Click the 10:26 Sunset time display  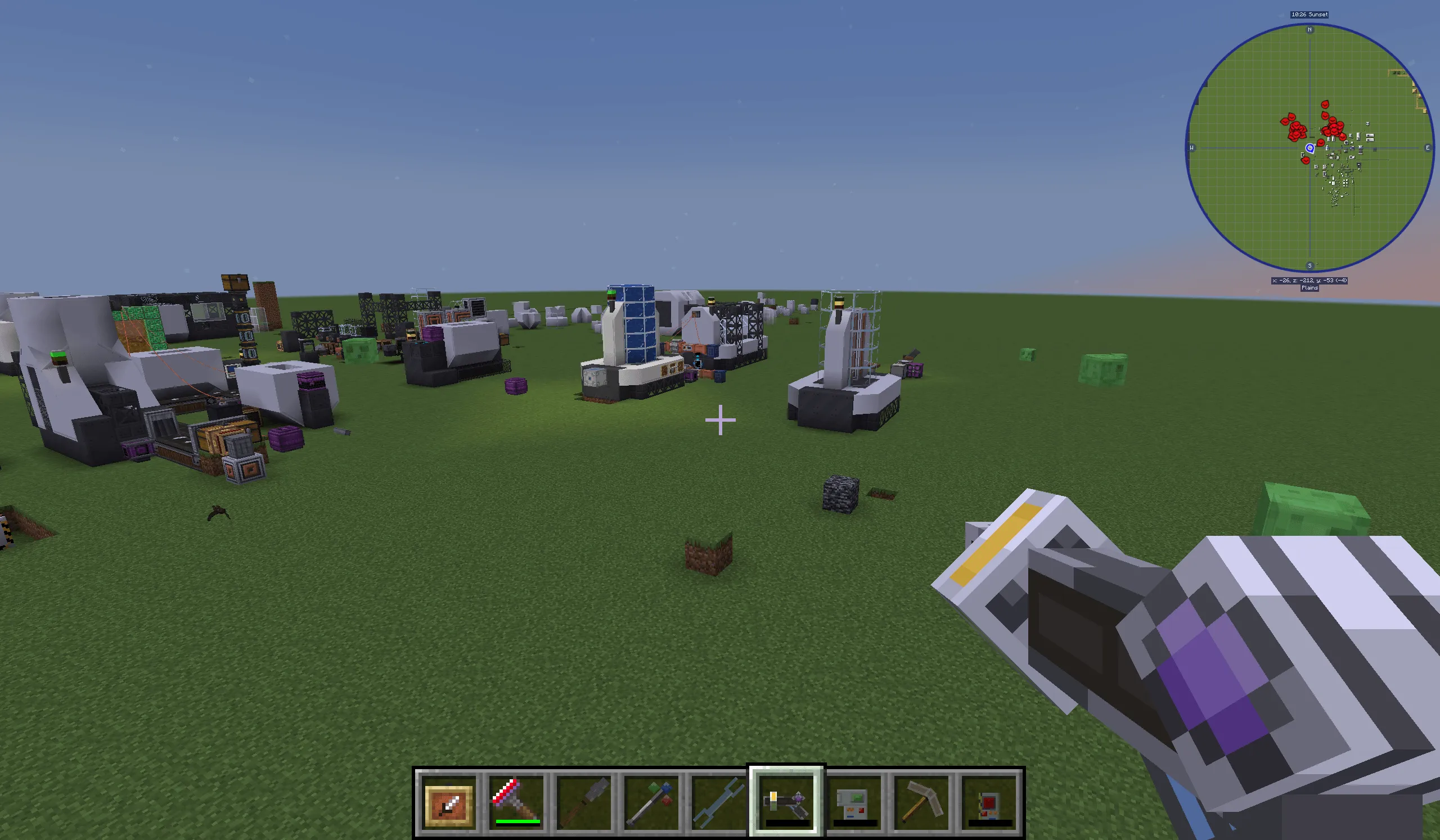(1310, 14)
